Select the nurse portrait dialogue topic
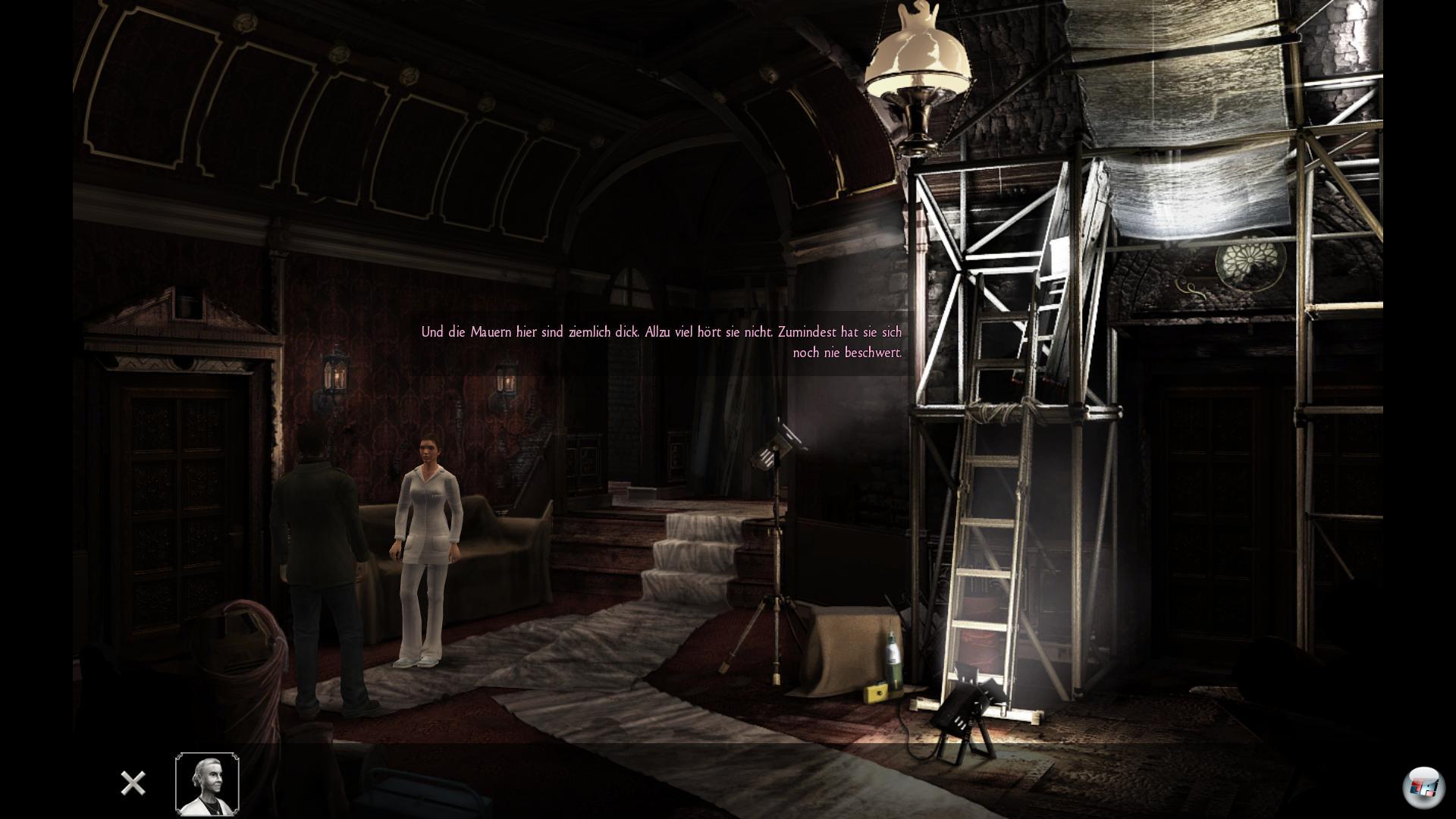Viewport: 1456px width, 819px height. (207, 783)
